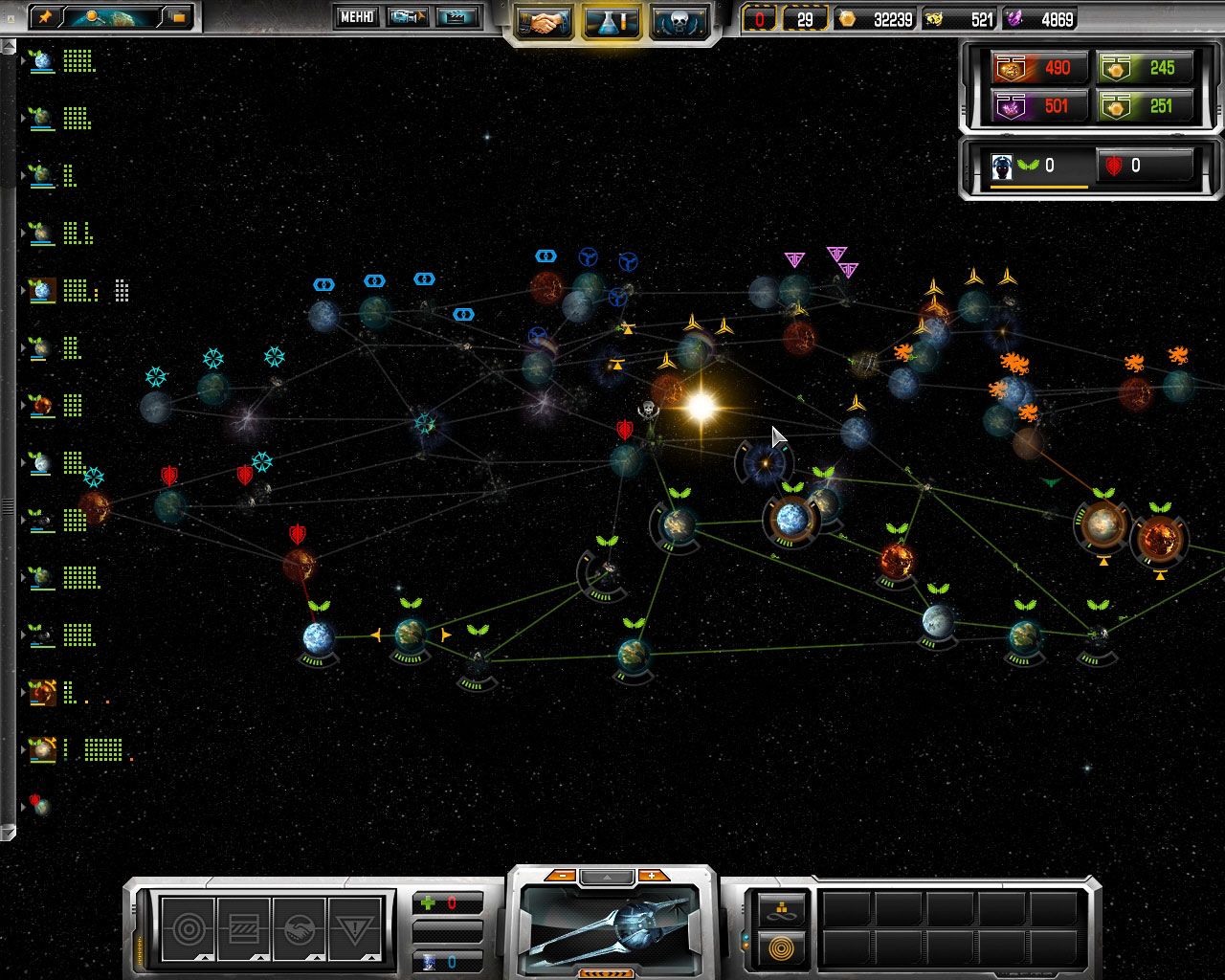
Task: Select the handshake command in bottom panel
Action: coord(299,927)
